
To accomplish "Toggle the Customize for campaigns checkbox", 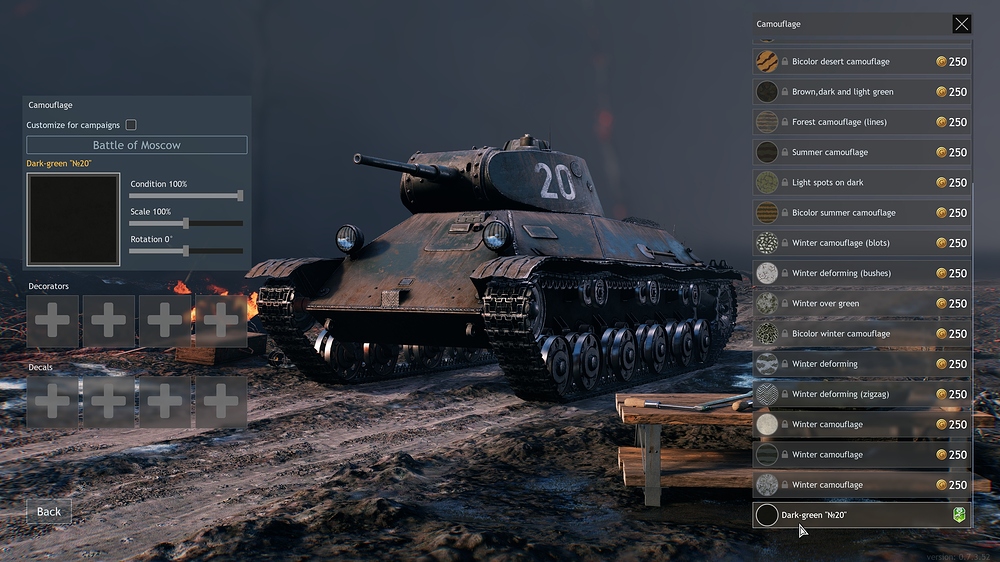I will (131, 125).
